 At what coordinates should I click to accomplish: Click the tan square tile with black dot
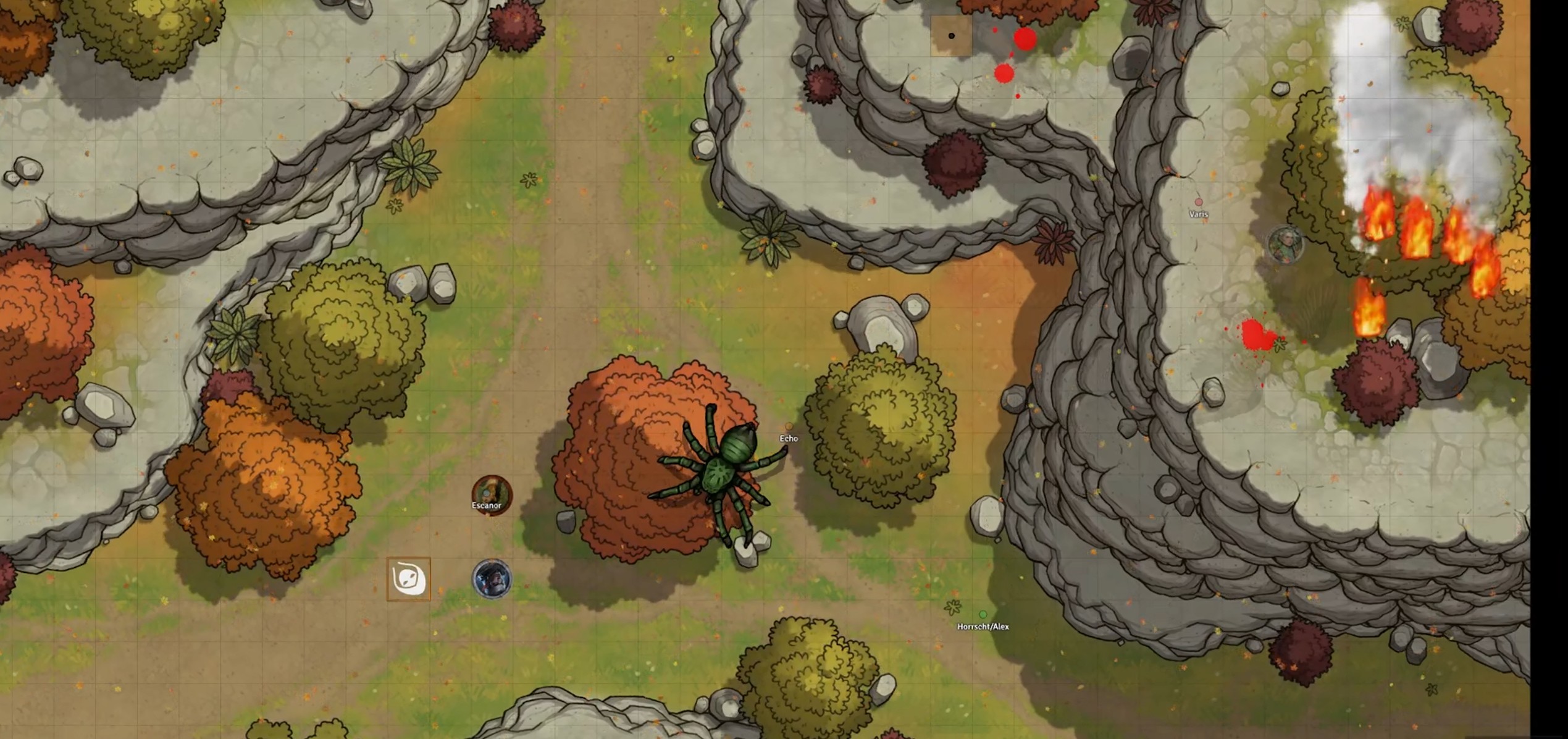coord(951,36)
